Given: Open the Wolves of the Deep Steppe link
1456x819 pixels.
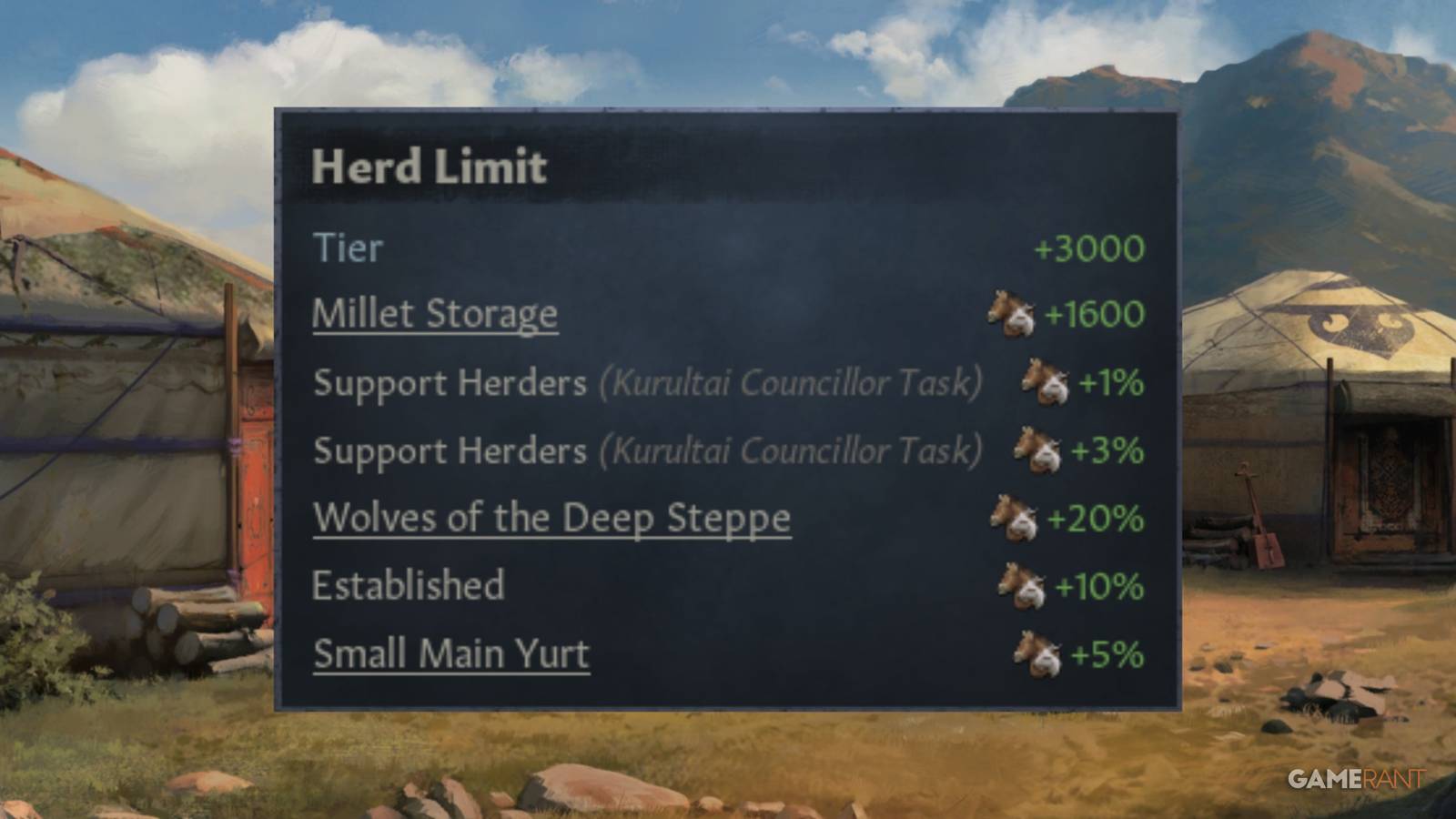Looking at the screenshot, I should pos(551,517).
